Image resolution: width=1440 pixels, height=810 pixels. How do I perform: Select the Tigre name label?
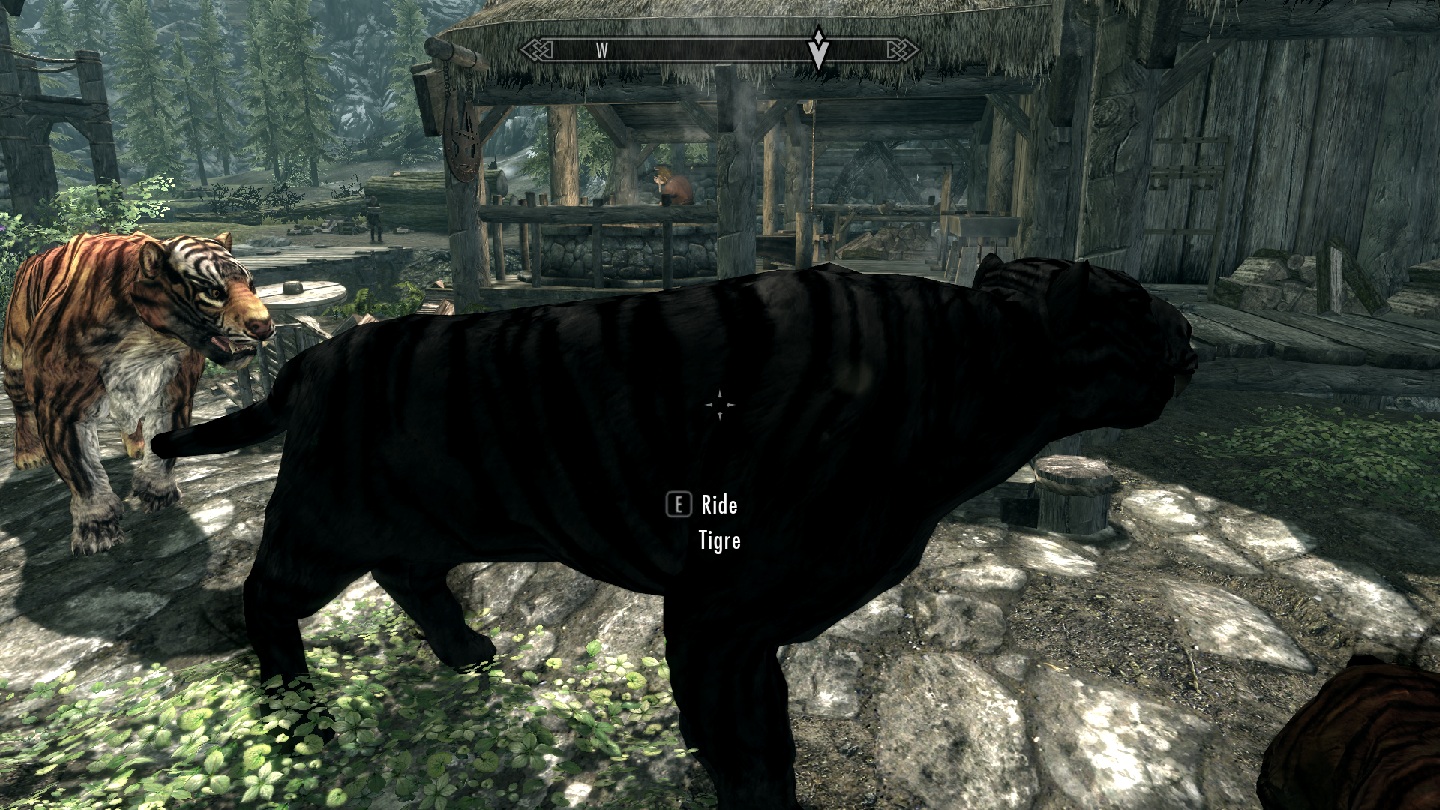pyautogui.click(x=720, y=541)
